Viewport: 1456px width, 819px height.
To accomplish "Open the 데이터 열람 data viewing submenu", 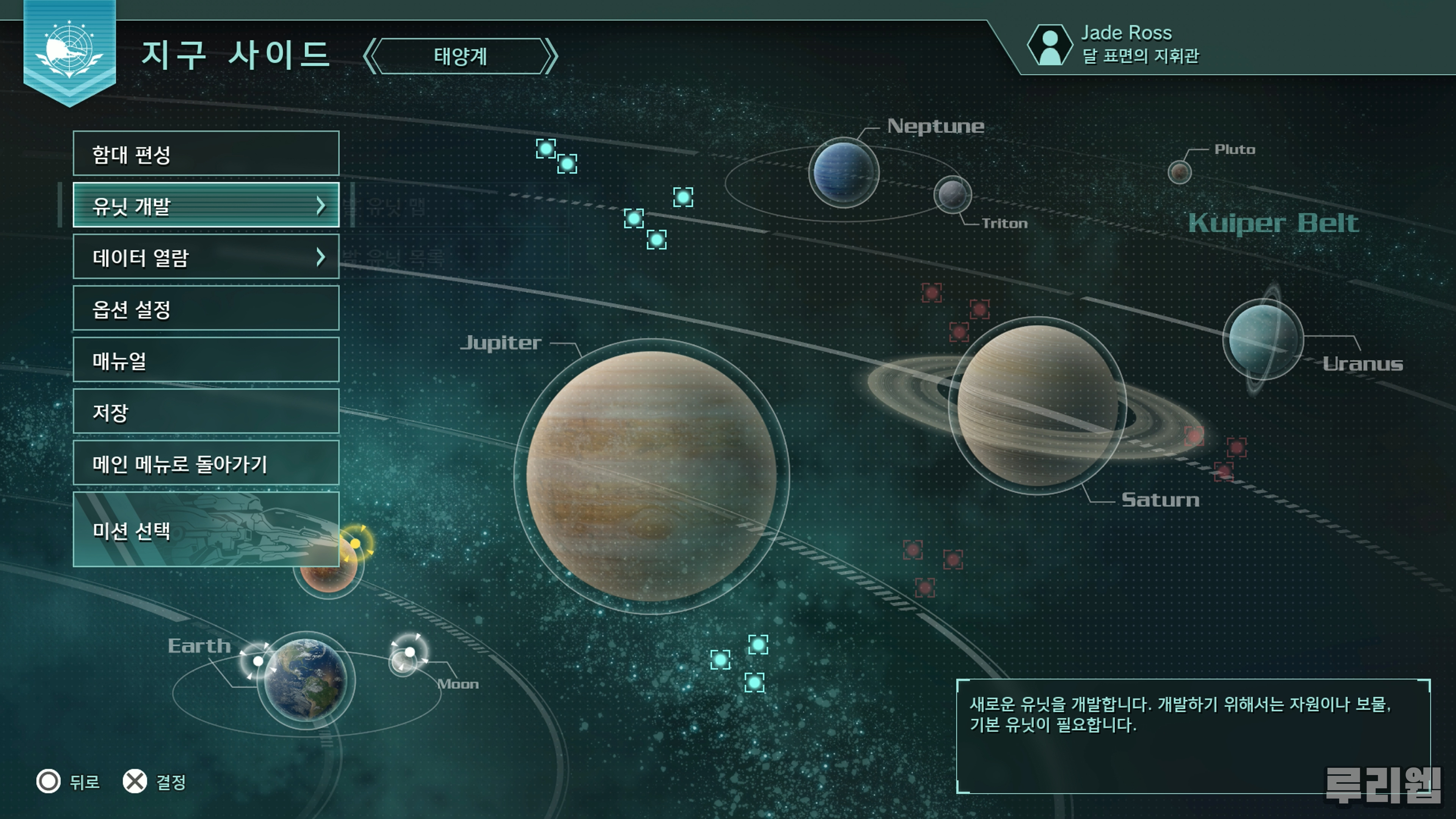I will 206,257.
